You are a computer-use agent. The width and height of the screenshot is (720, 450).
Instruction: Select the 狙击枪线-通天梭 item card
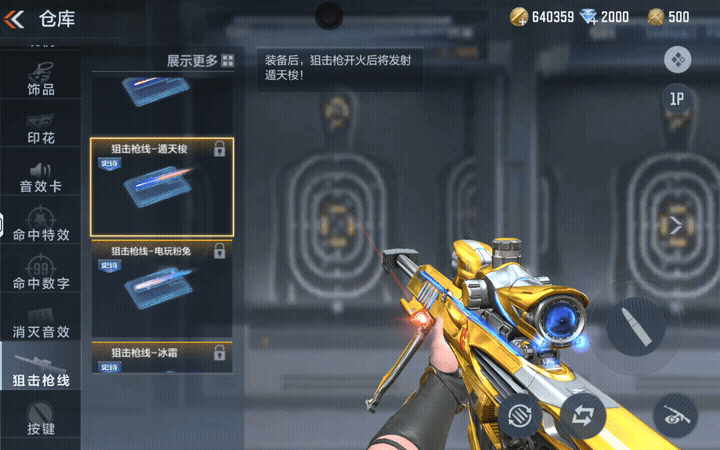(162, 187)
